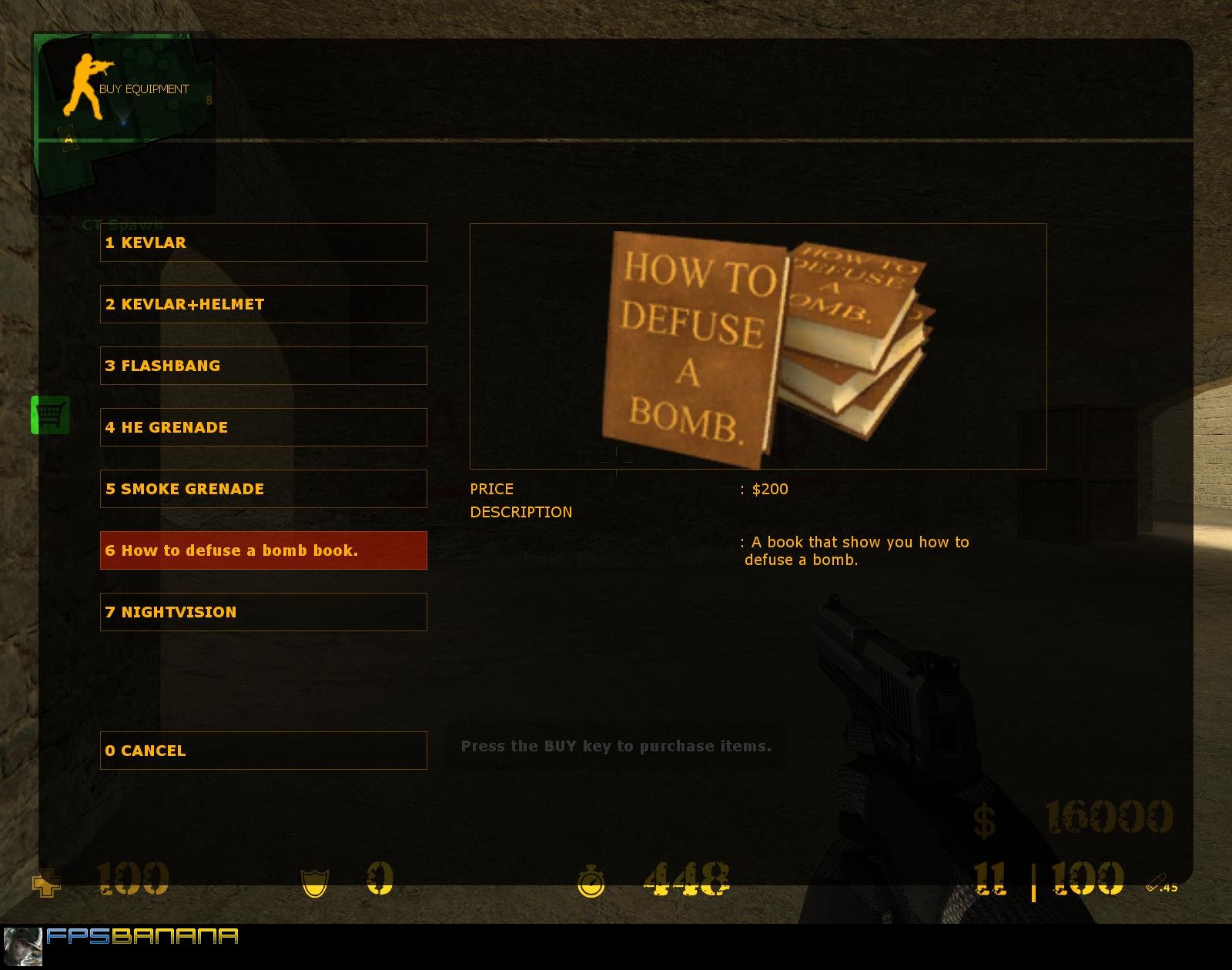
Task: Choose 4 HE GRENADE from the buy menu
Action: point(263,427)
